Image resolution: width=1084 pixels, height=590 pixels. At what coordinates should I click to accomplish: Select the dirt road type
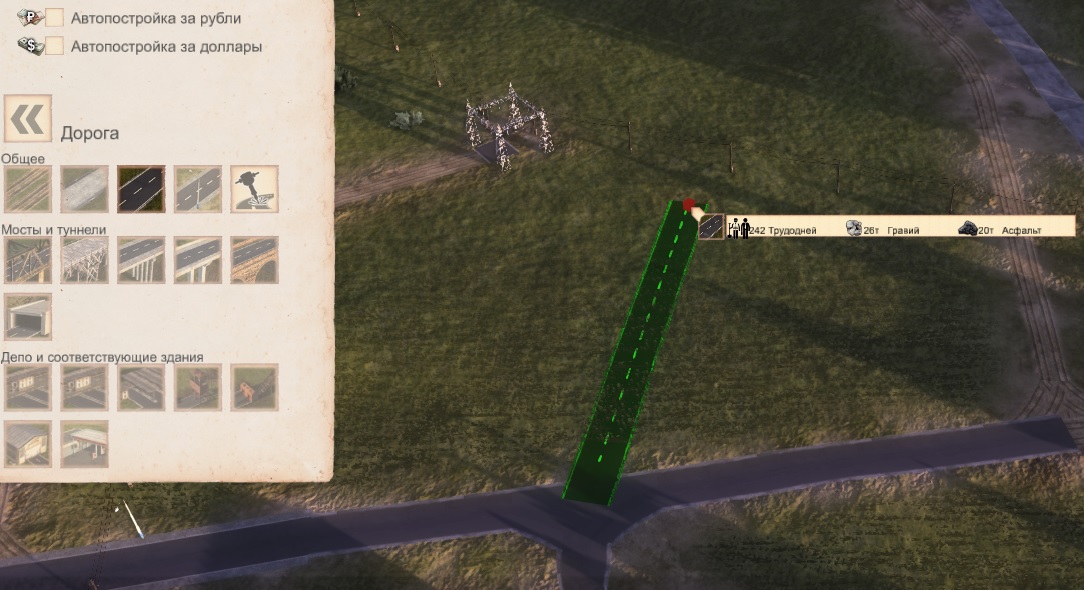[x=28, y=189]
